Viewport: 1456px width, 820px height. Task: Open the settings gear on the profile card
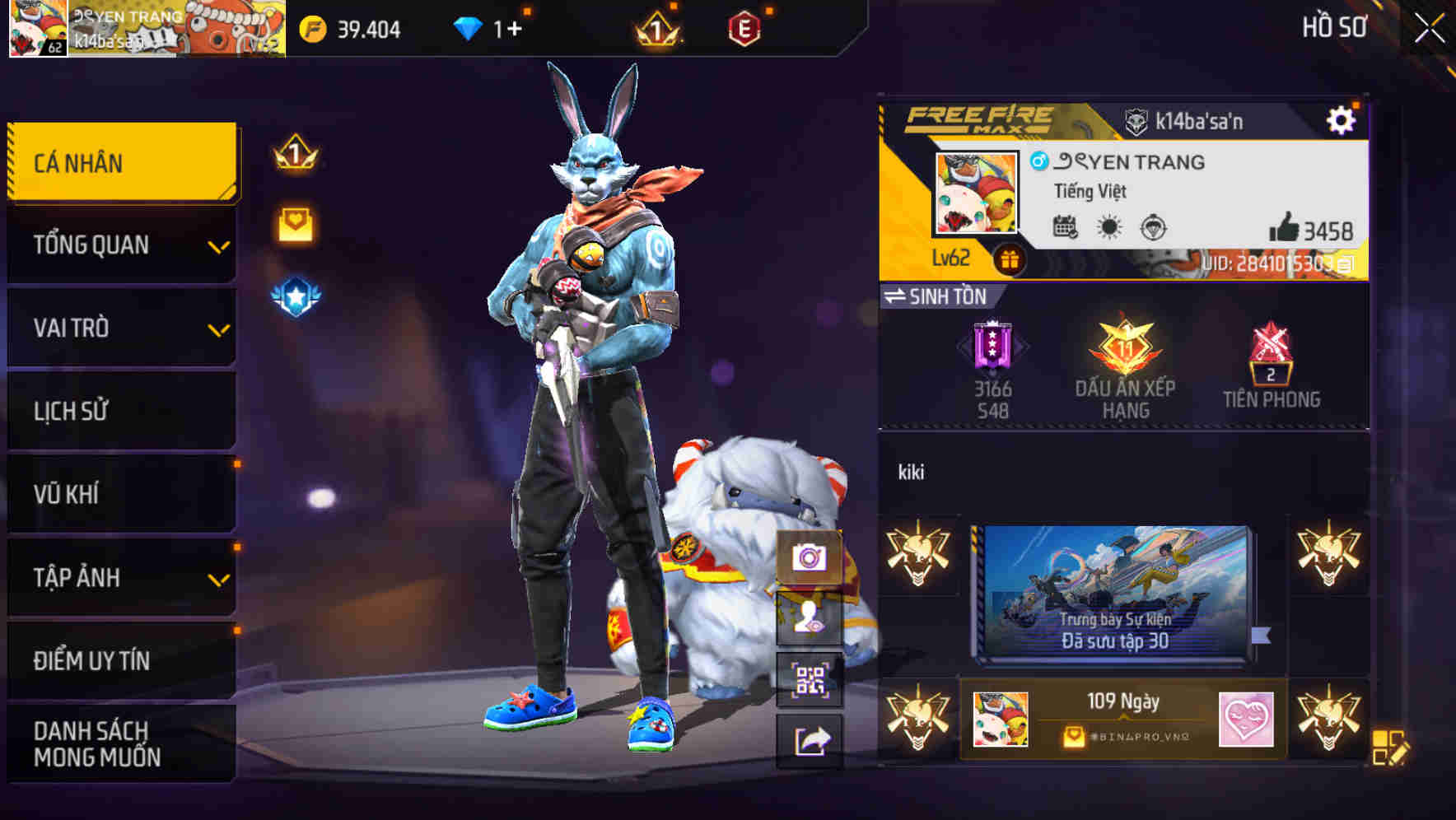coord(1343,119)
